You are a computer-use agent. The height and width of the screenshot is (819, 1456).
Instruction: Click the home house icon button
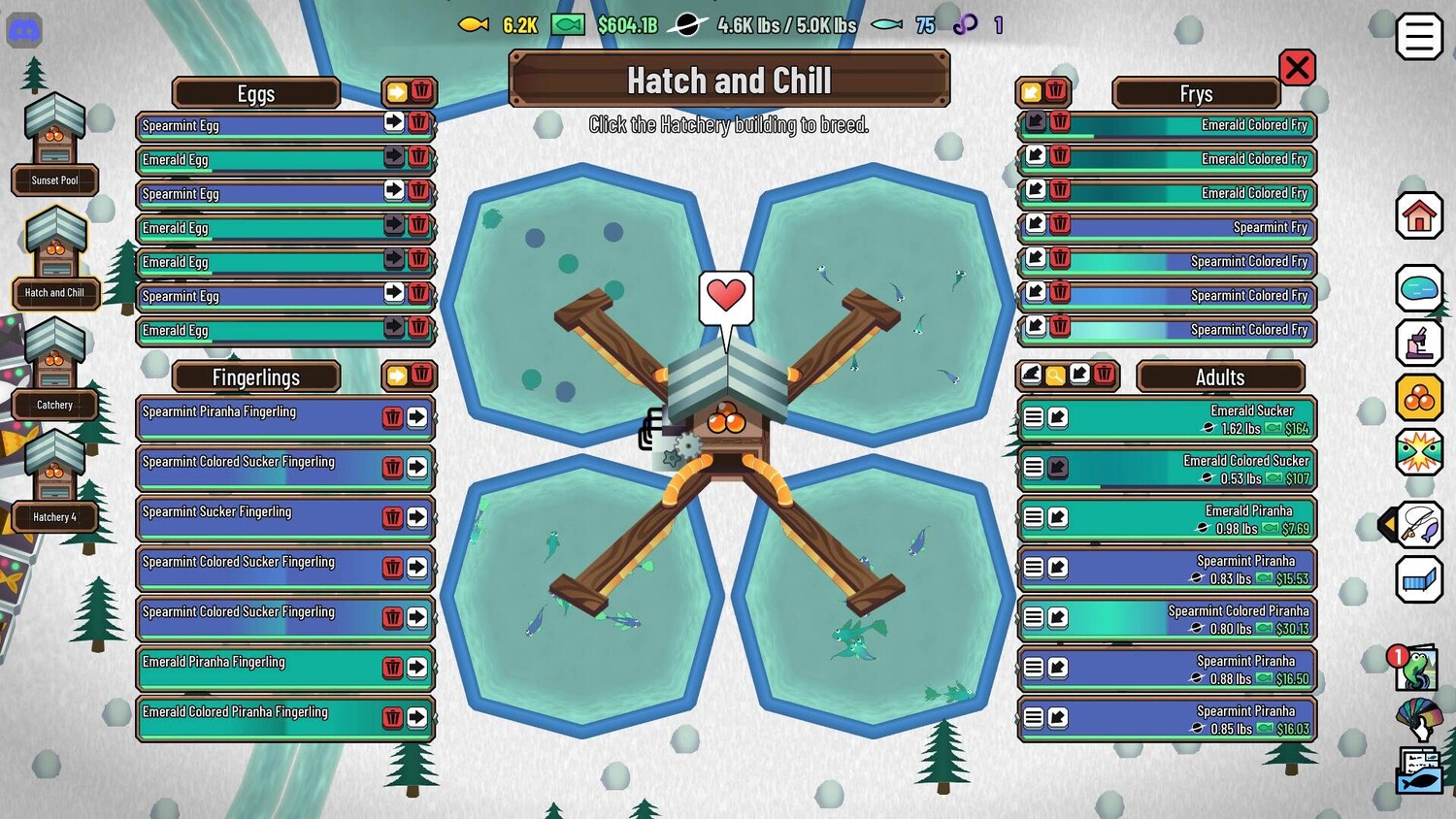coord(1418,215)
